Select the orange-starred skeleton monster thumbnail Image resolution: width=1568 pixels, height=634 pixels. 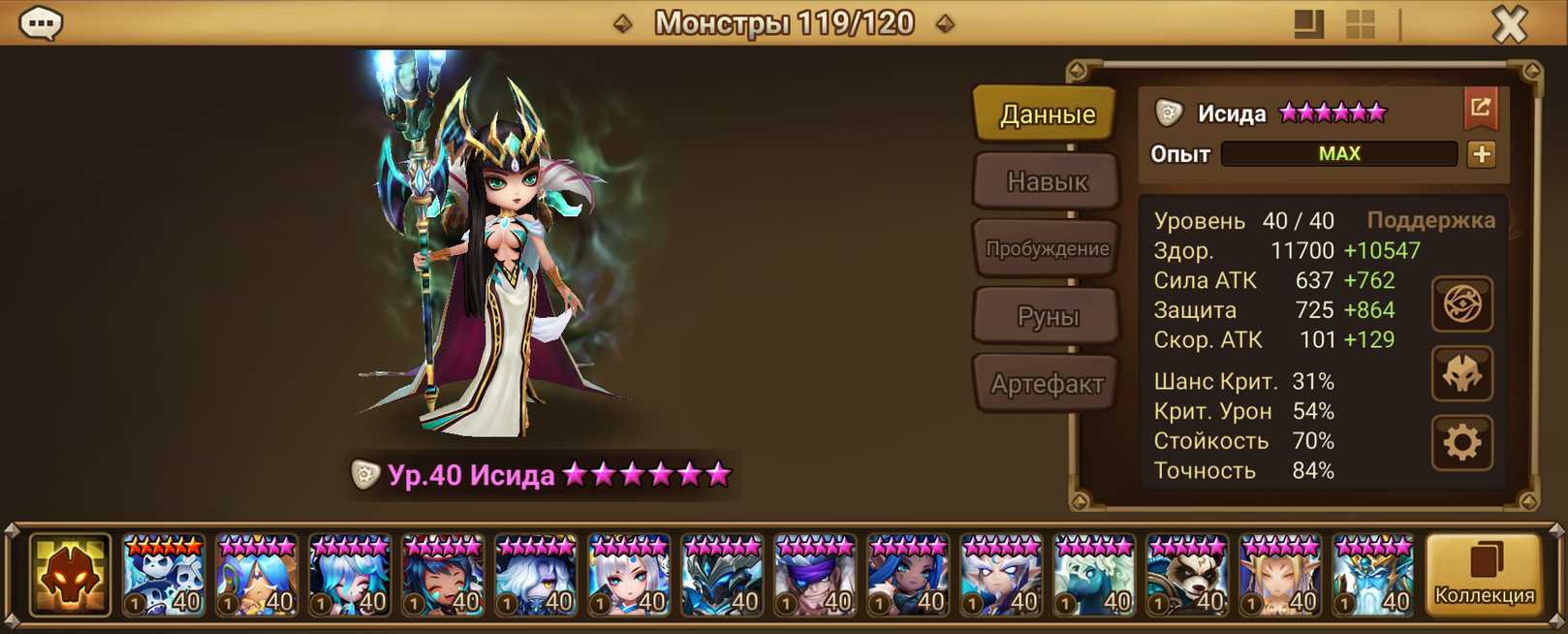click(x=164, y=576)
